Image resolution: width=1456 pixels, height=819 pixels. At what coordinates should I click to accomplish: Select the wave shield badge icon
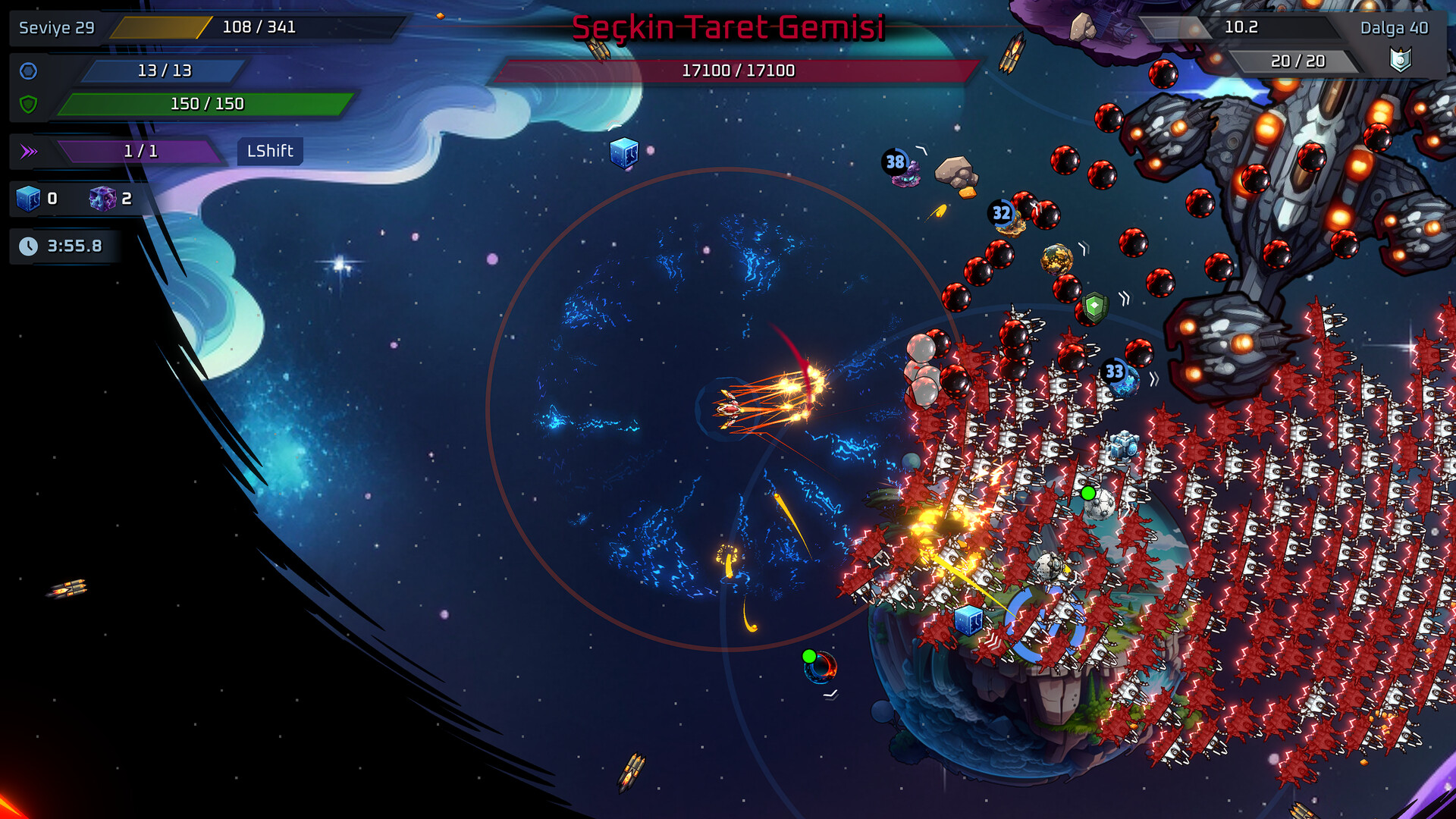coord(1400,59)
